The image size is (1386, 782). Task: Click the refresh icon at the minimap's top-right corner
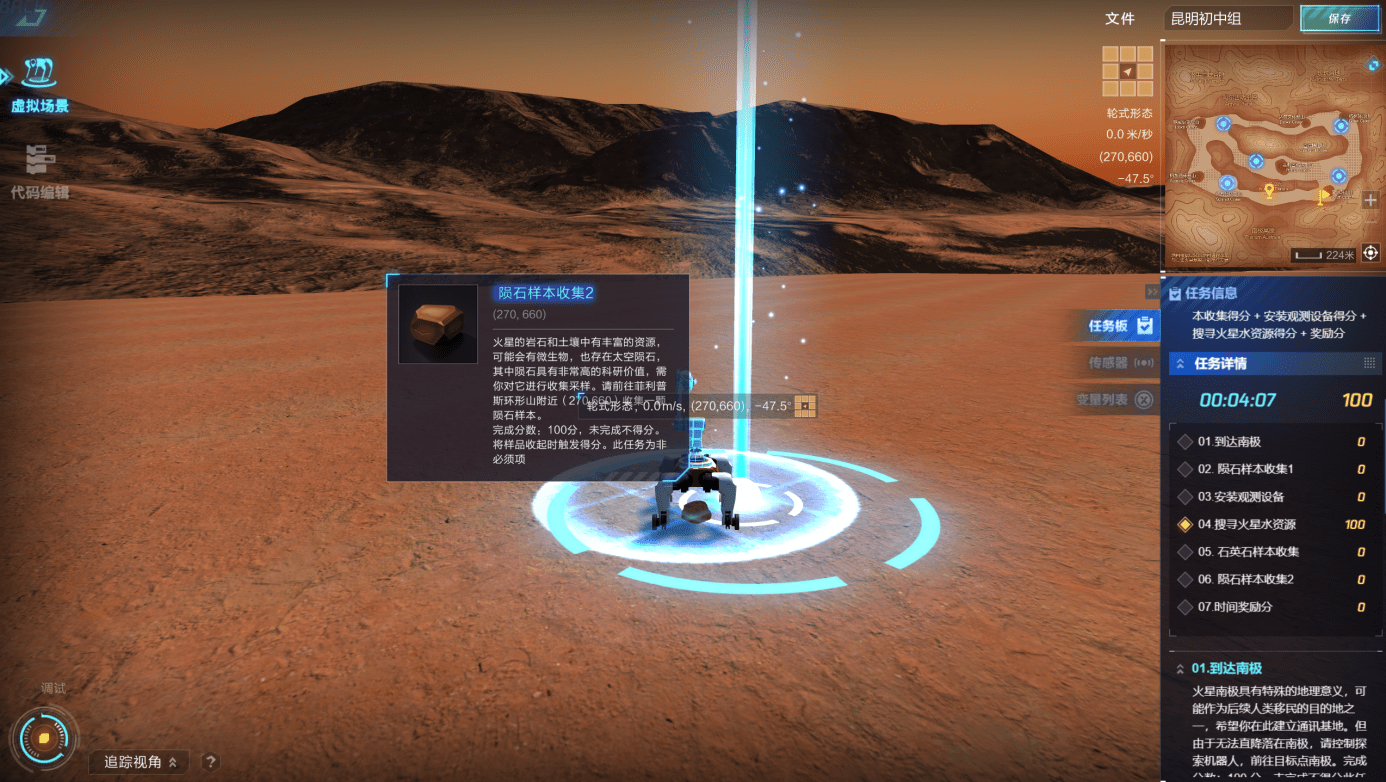(x=1374, y=66)
